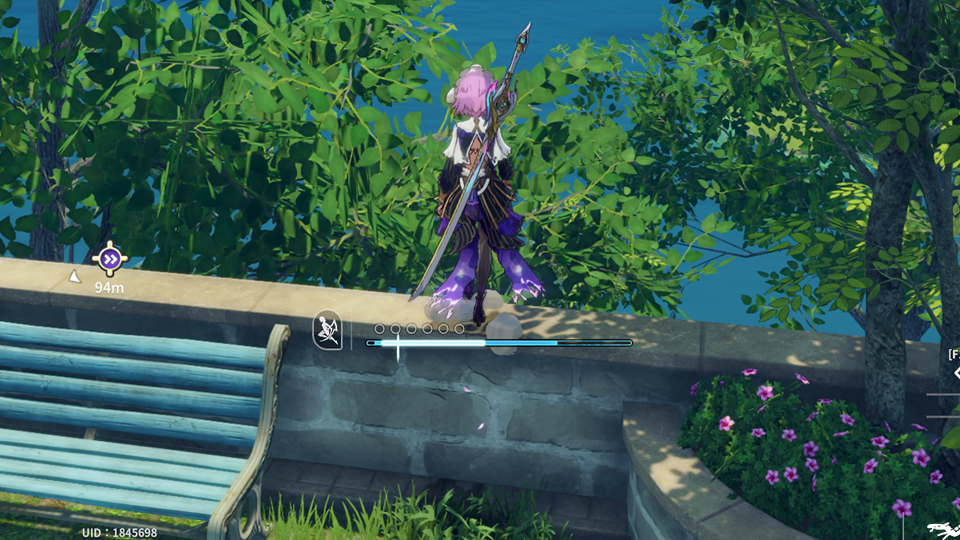The width and height of the screenshot is (960, 540).
Task: Select the feather skill icon beside the gauge
Action: point(327,330)
